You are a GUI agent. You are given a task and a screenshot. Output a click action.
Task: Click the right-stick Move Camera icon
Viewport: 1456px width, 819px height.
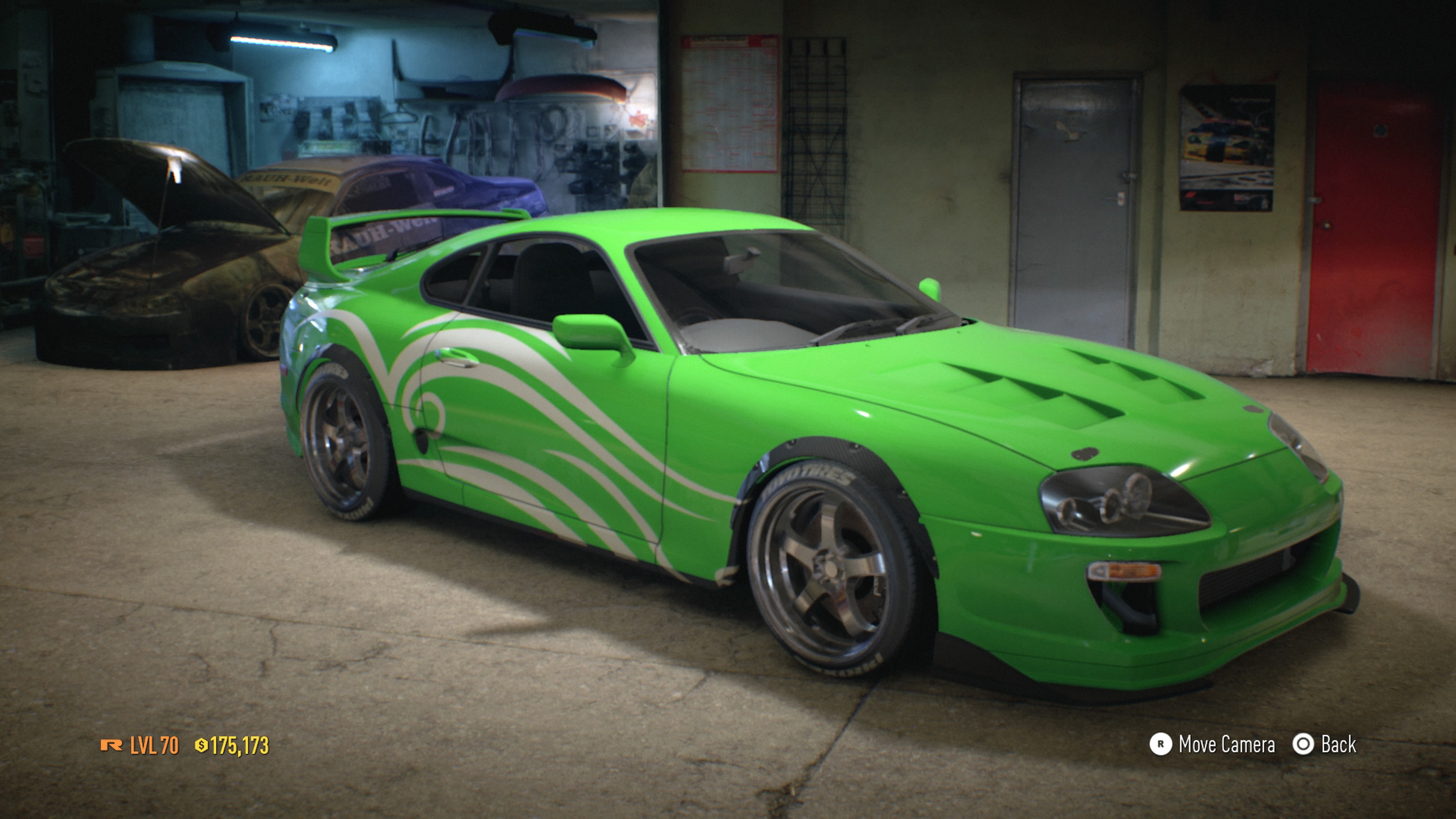pos(1161,744)
